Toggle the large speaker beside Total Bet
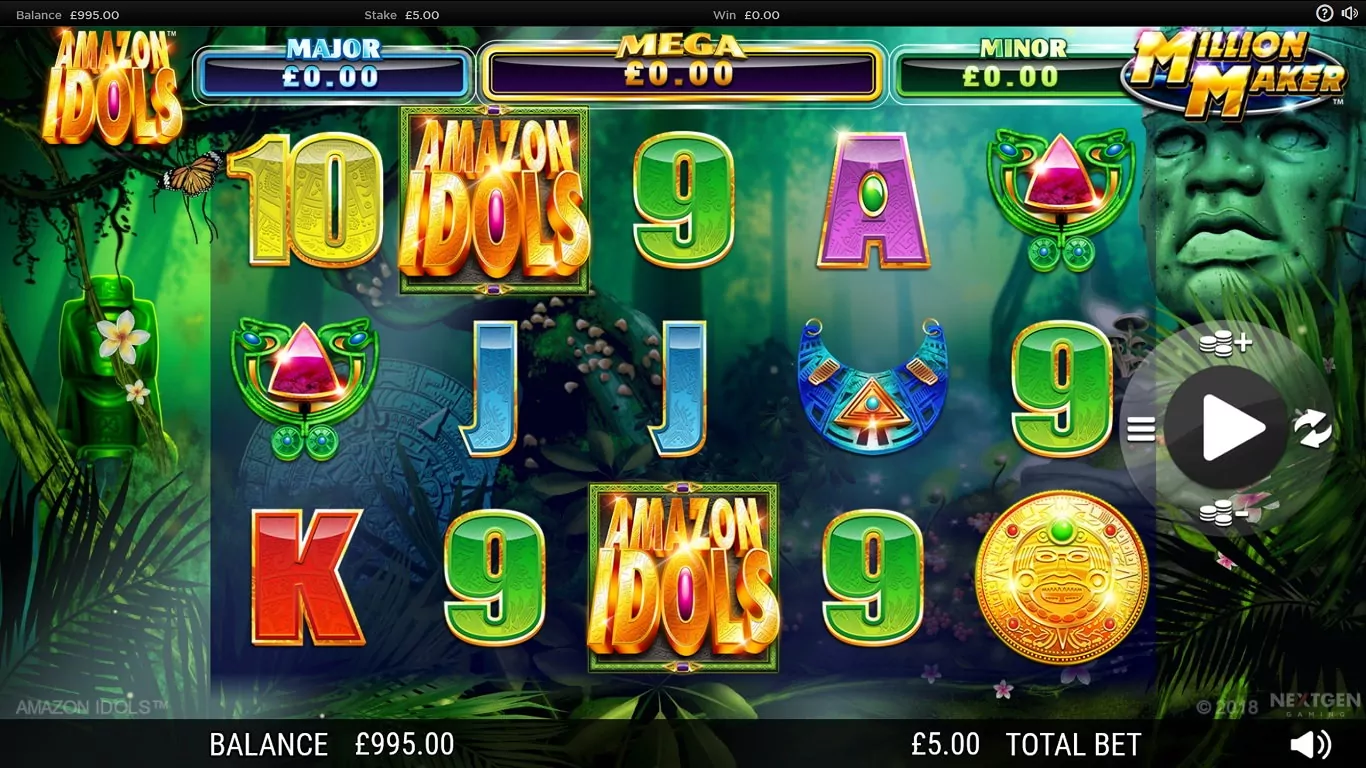Screen dimensions: 1366x768 (1310, 744)
